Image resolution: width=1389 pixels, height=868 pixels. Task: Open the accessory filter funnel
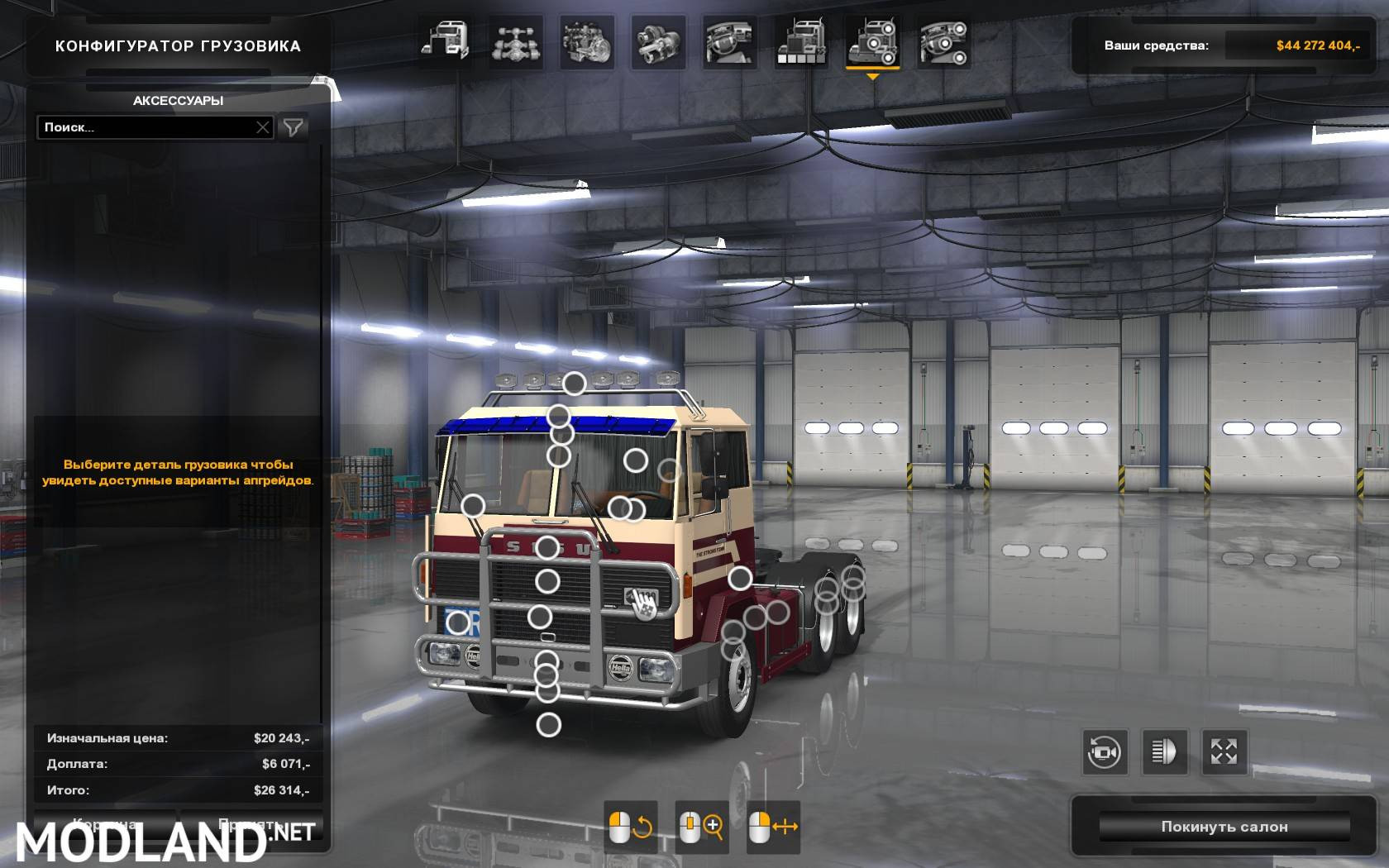[294, 127]
